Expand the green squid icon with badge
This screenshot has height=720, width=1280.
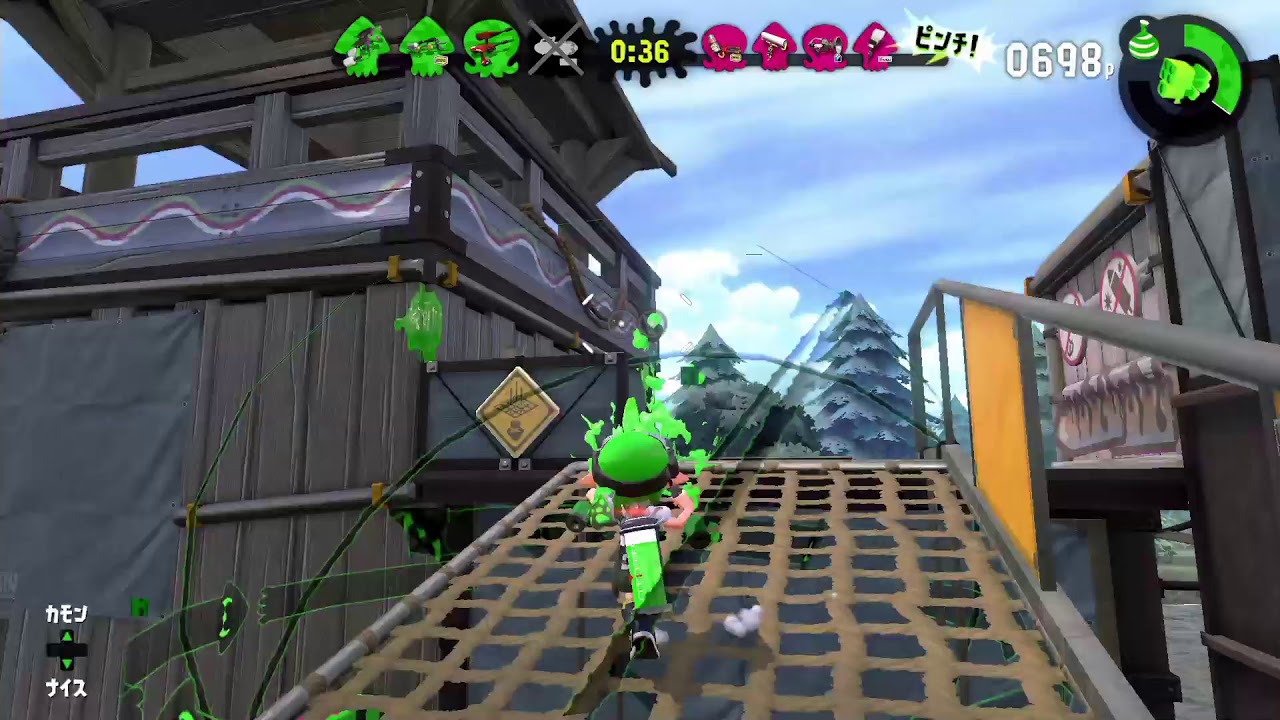pos(428,45)
